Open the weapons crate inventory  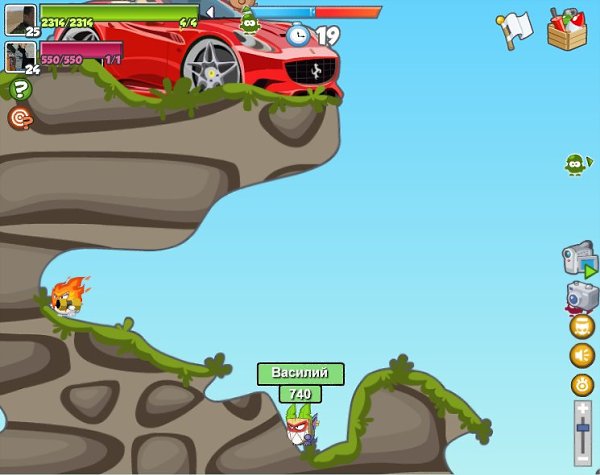568,28
